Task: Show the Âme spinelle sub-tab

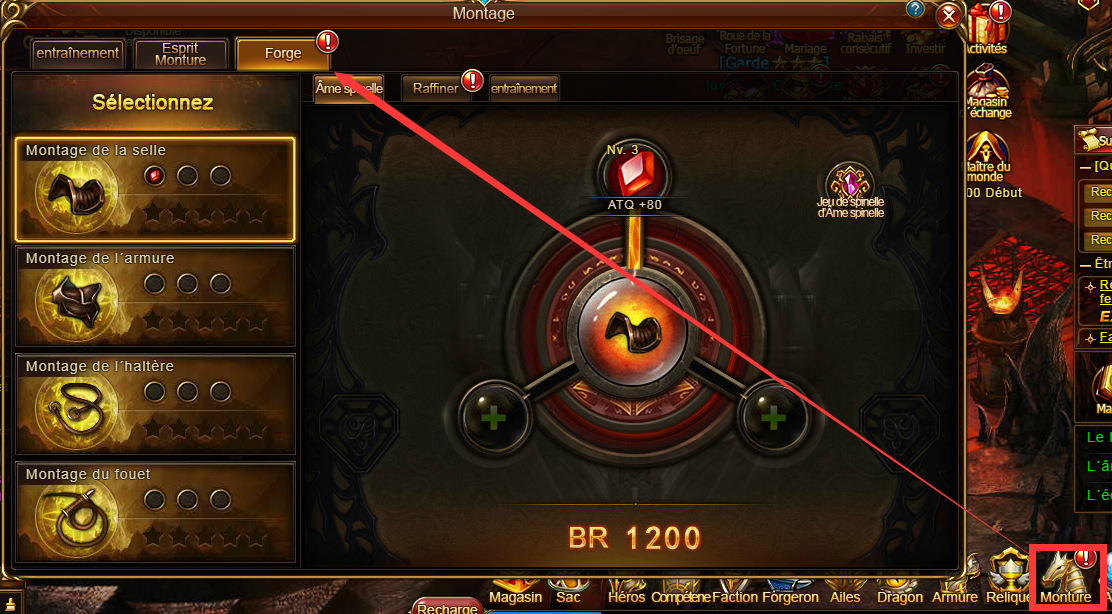Action: [348, 88]
